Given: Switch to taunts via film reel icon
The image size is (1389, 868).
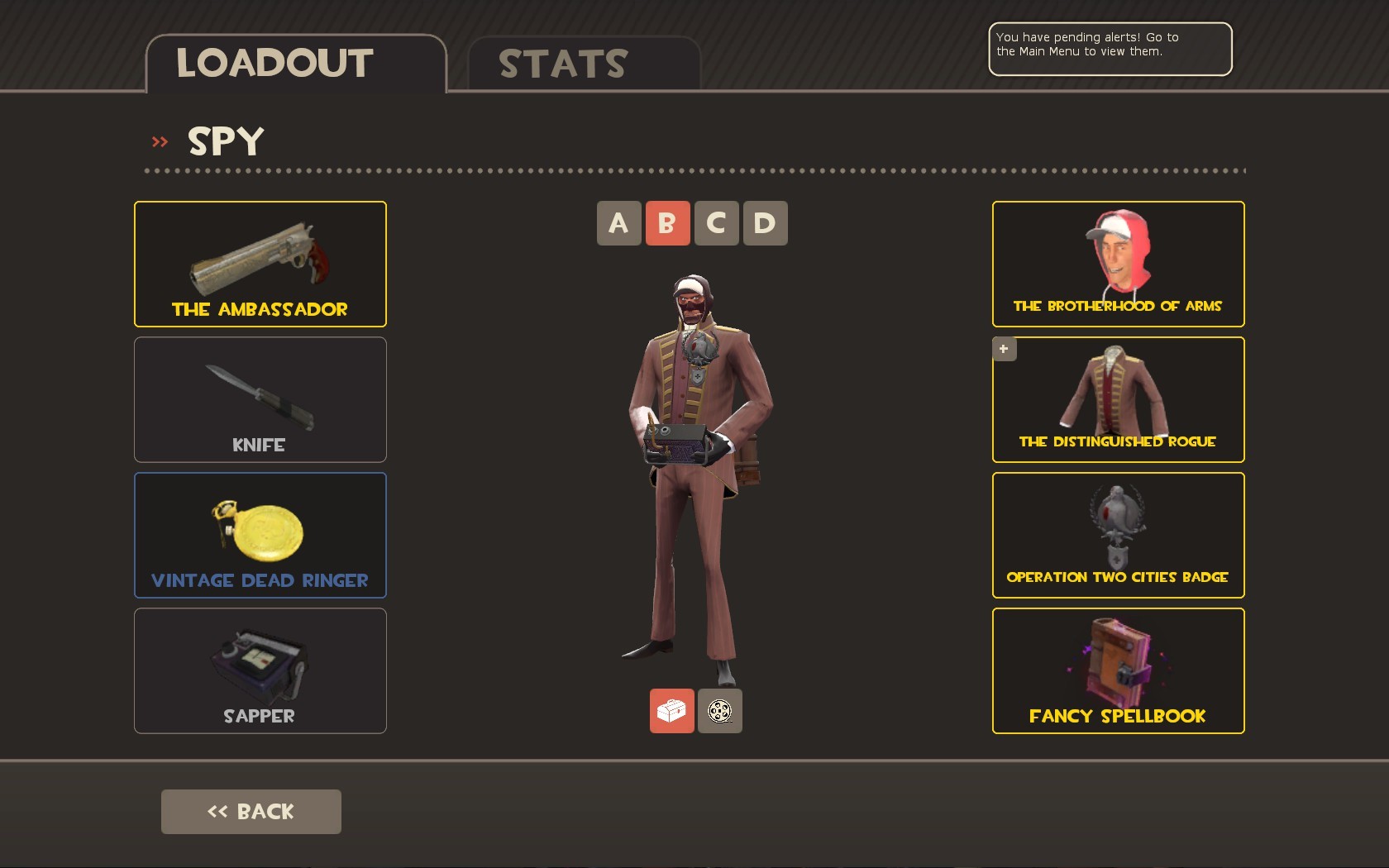Looking at the screenshot, I should point(719,710).
